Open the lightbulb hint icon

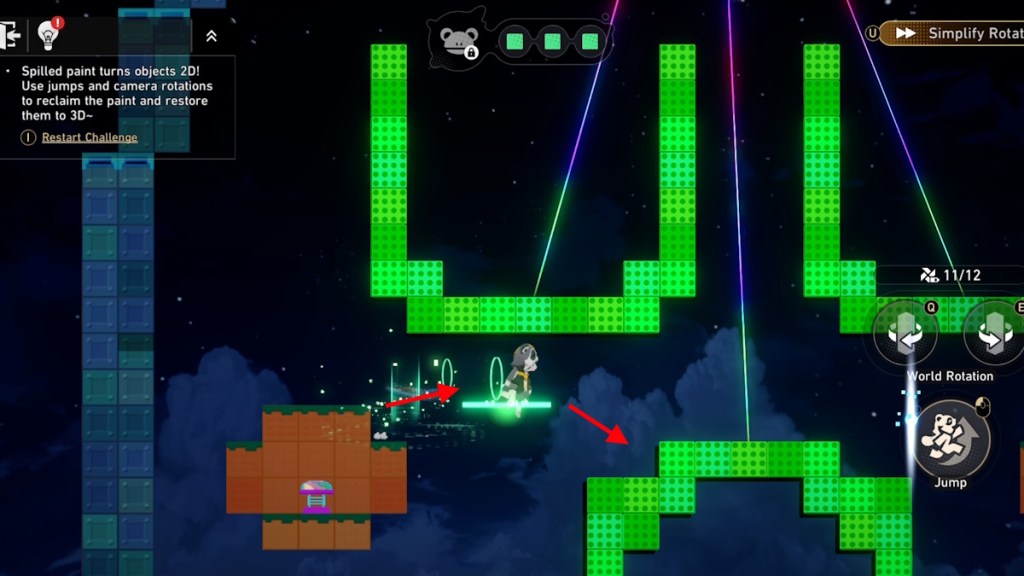(x=47, y=35)
